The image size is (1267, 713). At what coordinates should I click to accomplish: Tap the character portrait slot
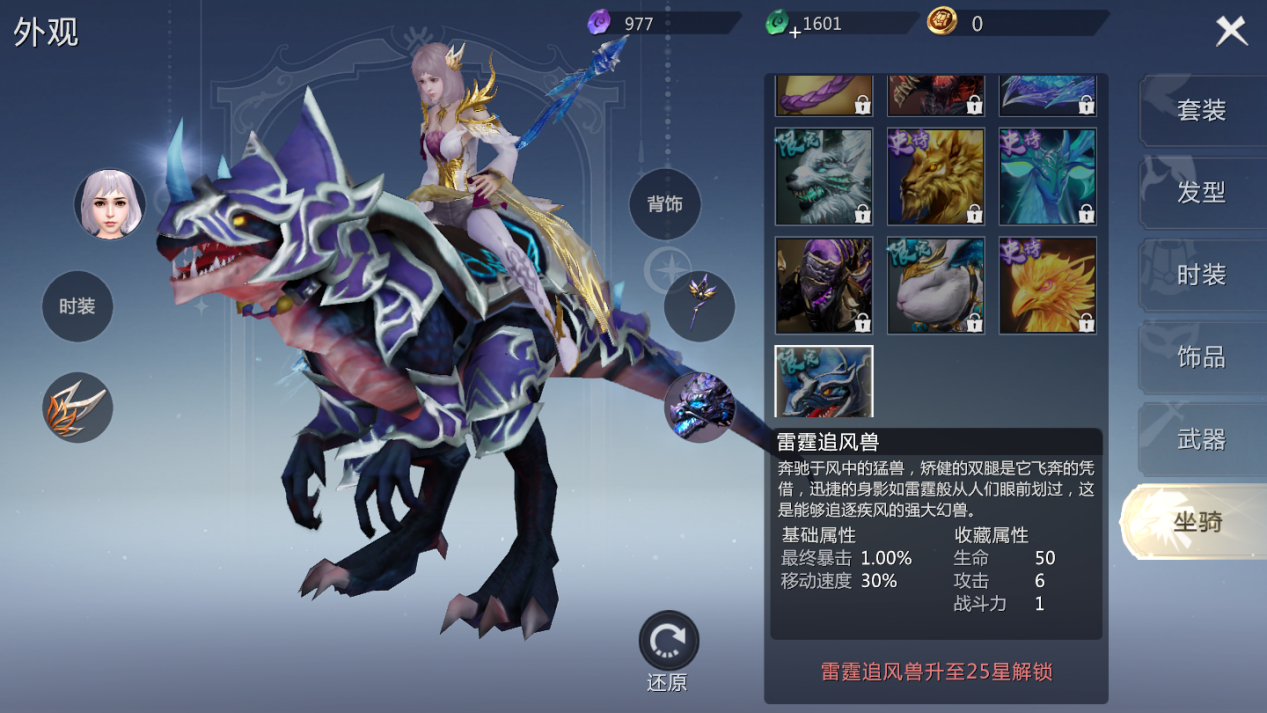[109, 204]
